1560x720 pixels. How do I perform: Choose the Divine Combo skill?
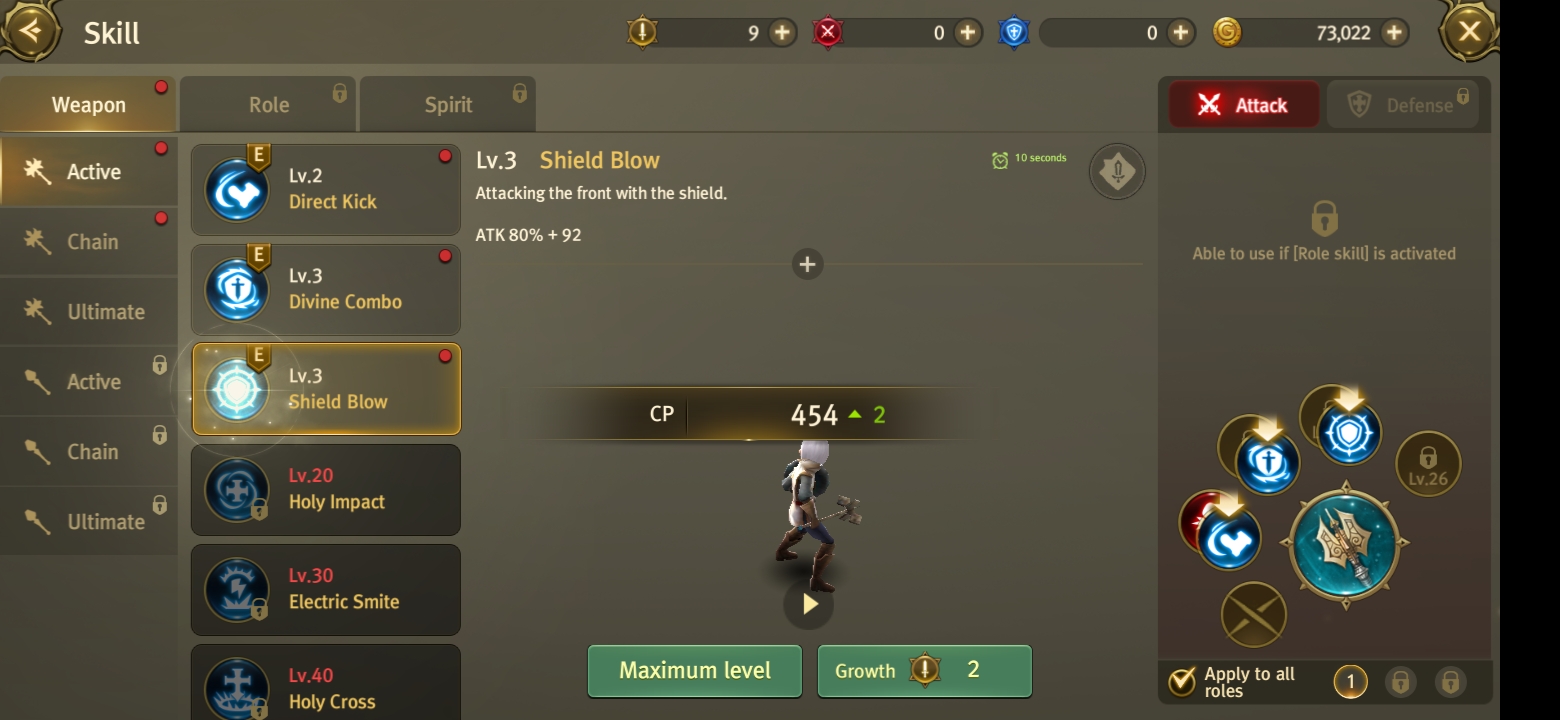tap(326, 290)
